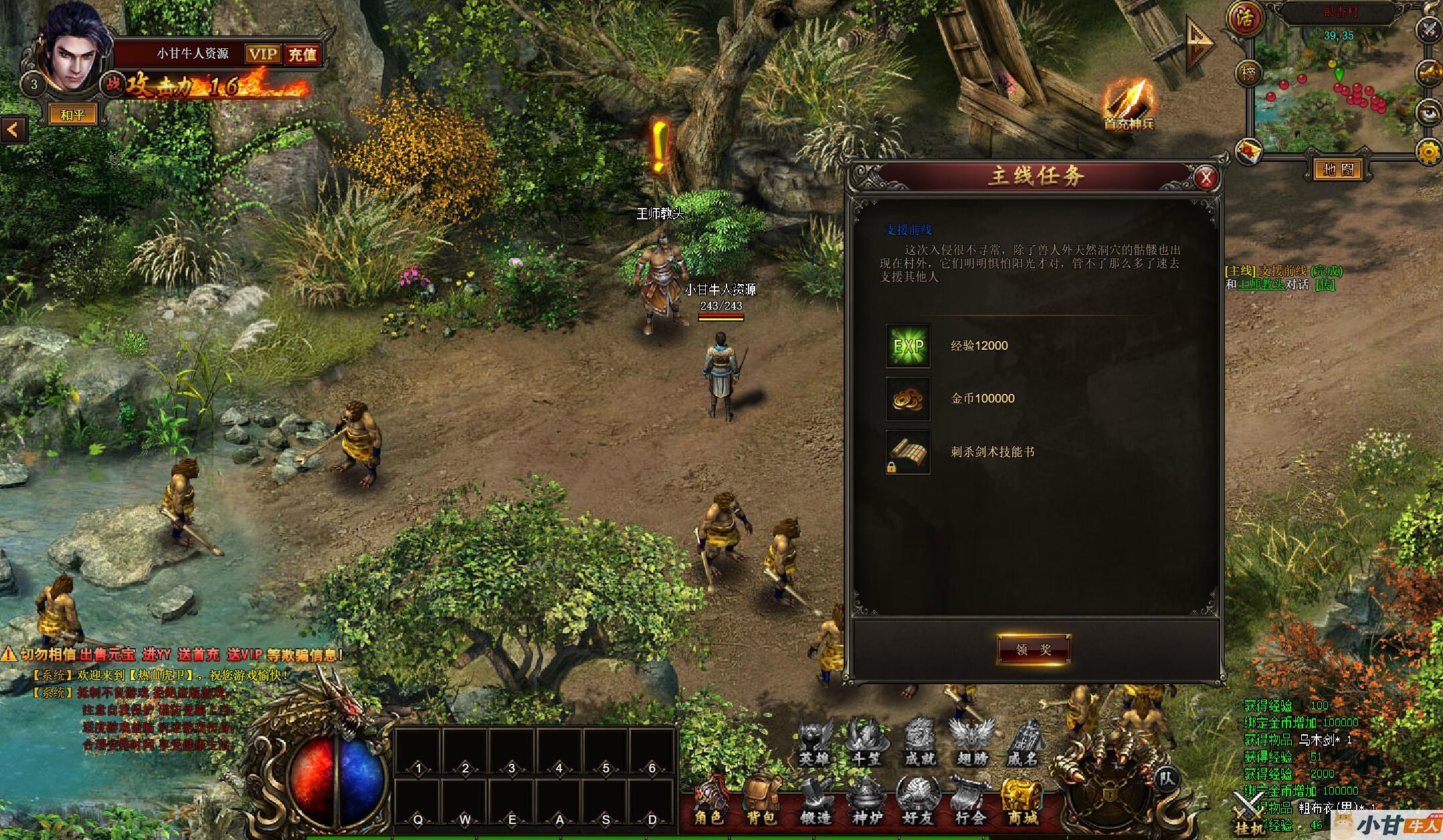The image size is (1443, 840).
Task: Open the 翅膀 wings panel
Action: 972,742
